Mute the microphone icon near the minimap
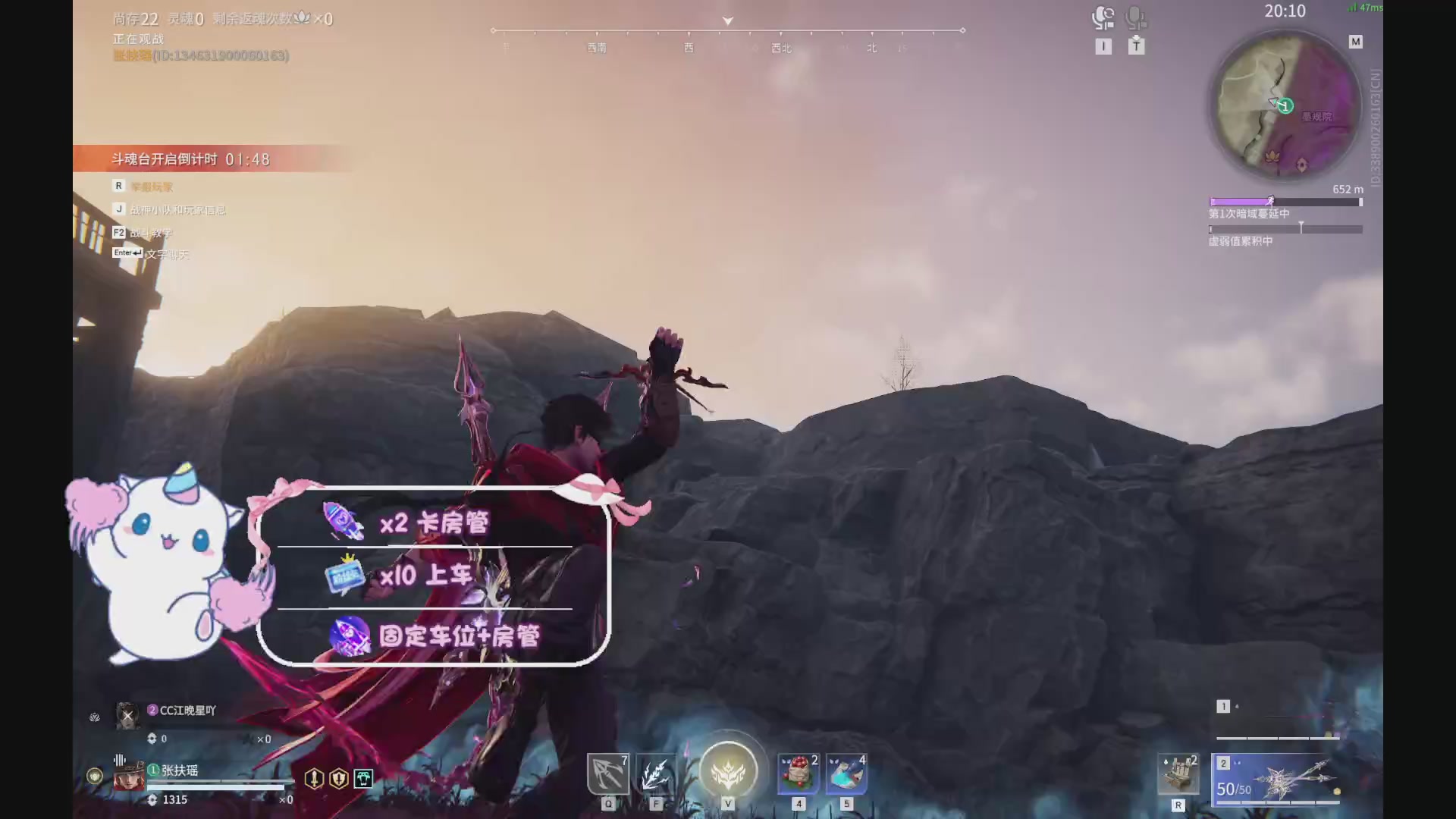The width and height of the screenshot is (1456, 819). 1135,17
